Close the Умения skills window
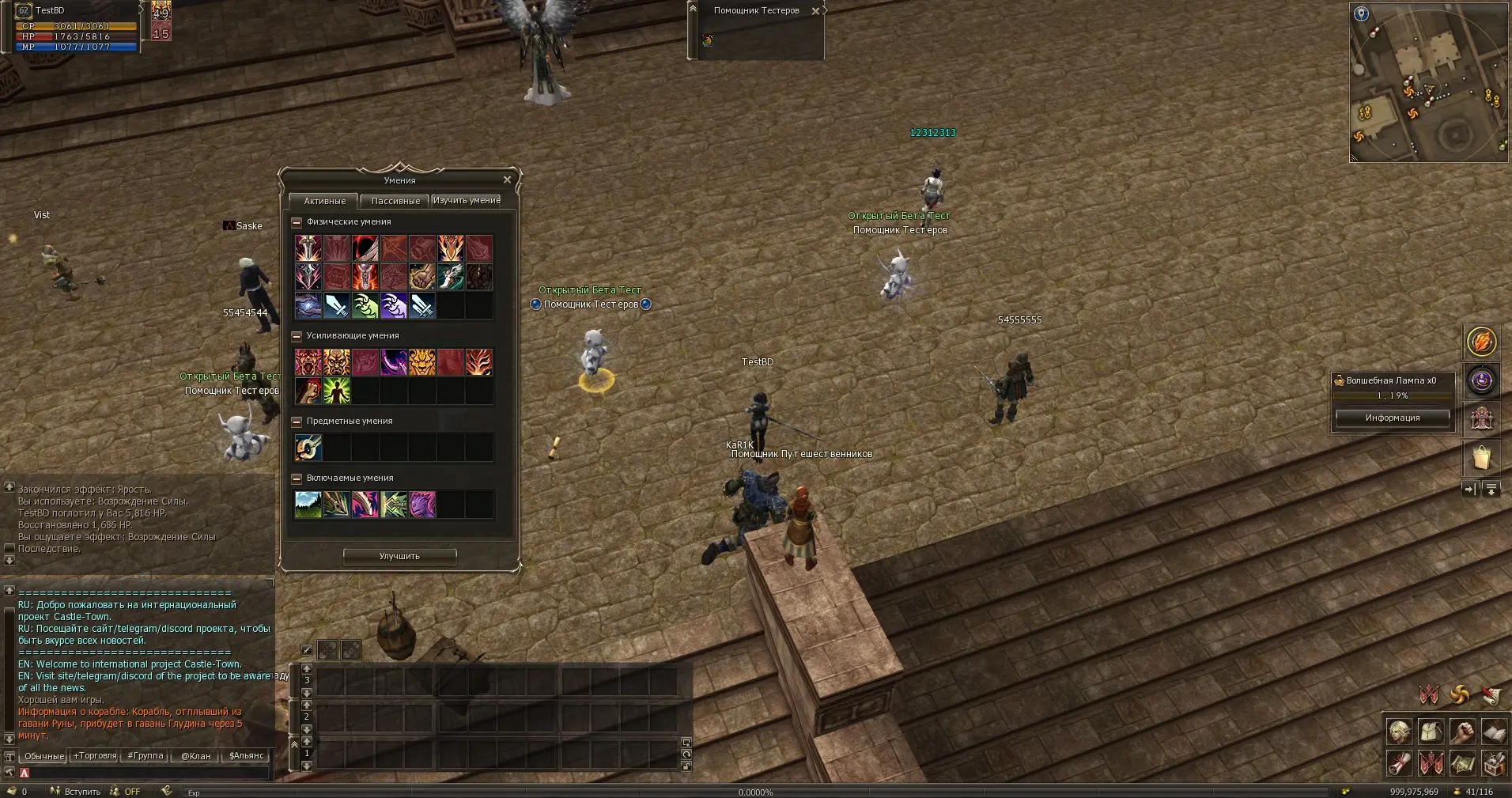This screenshot has width=1512, height=798. pyautogui.click(x=507, y=180)
